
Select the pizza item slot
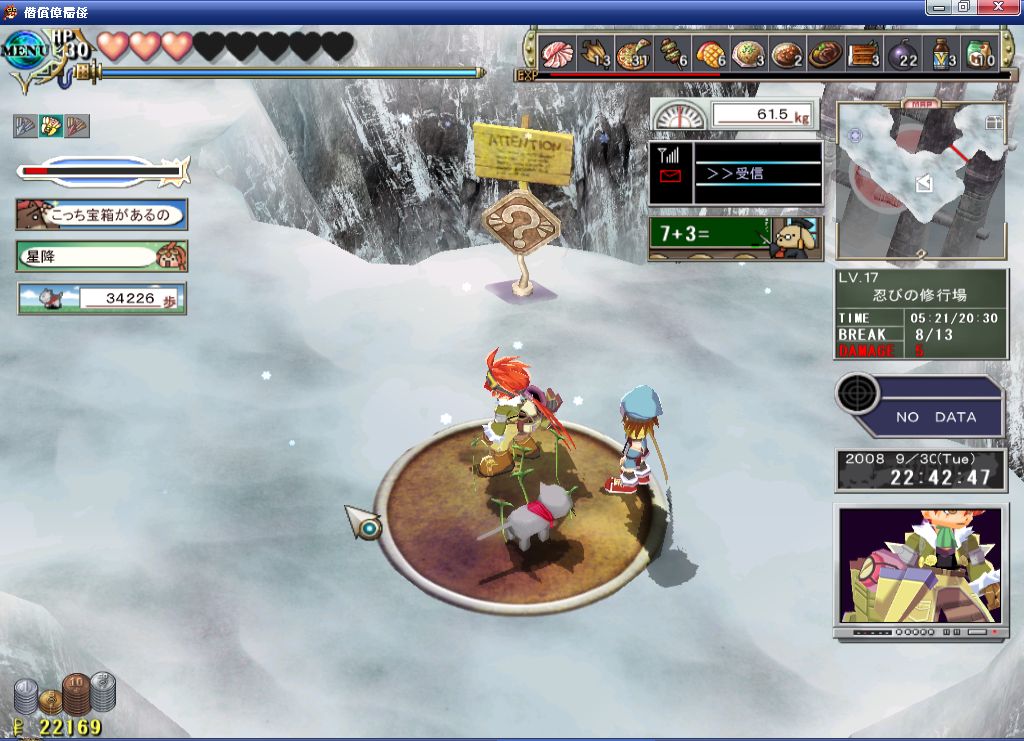pyautogui.click(x=634, y=53)
